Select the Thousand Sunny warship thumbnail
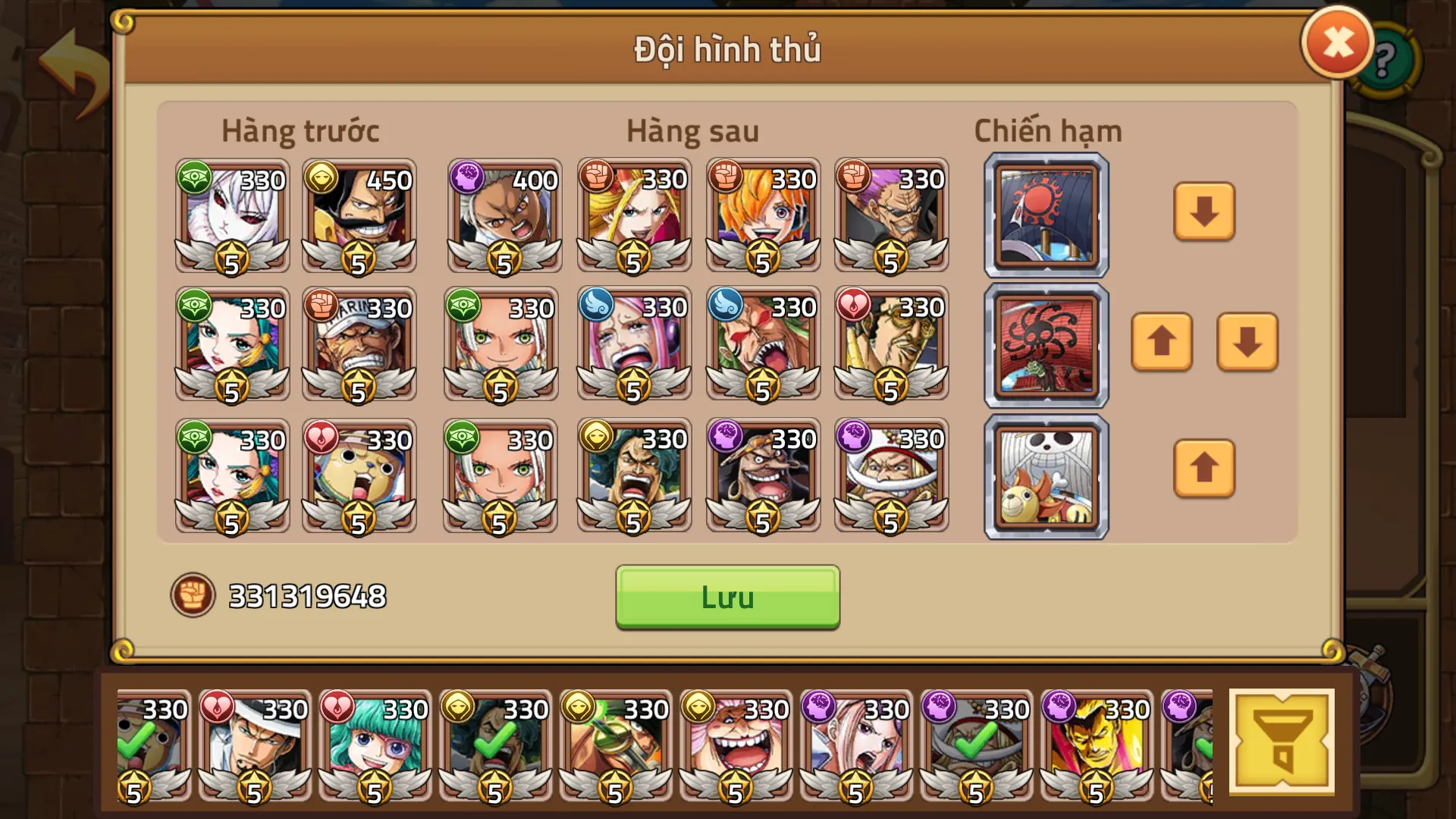 pyautogui.click(x=1045, y=475)
